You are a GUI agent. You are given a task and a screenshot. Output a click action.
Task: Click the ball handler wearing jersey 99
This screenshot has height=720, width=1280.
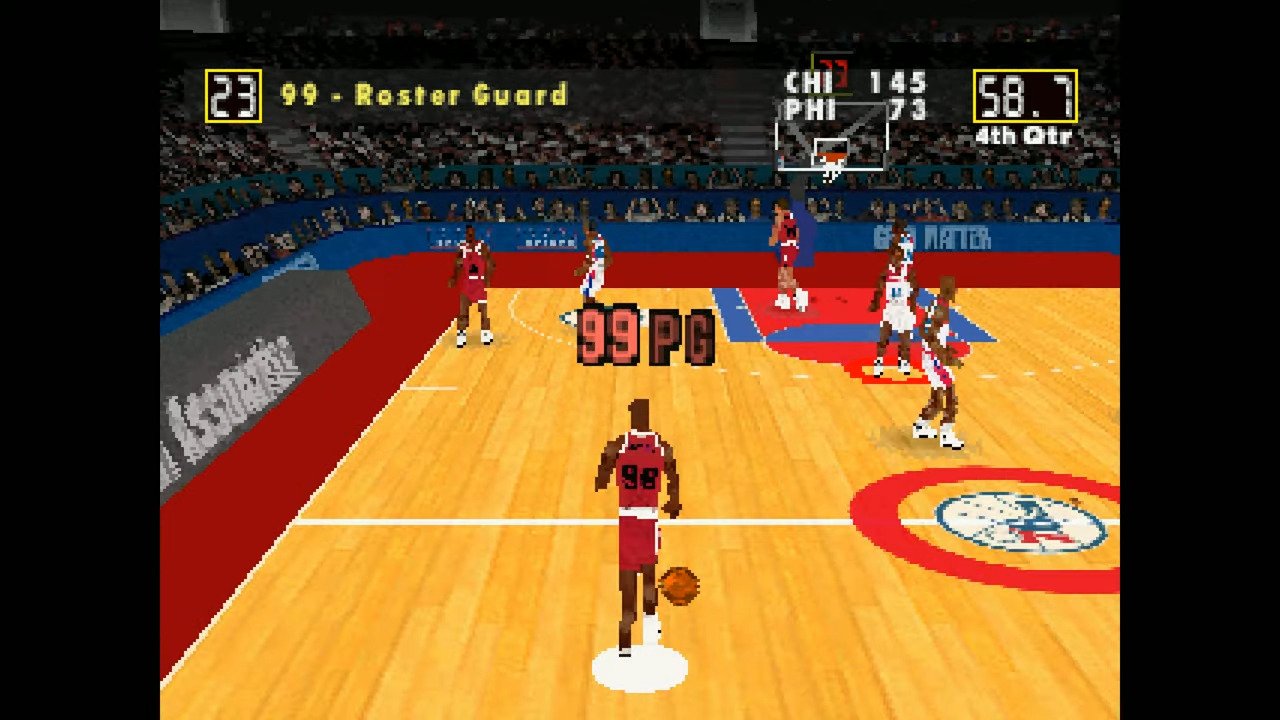[x=640, y=500]
